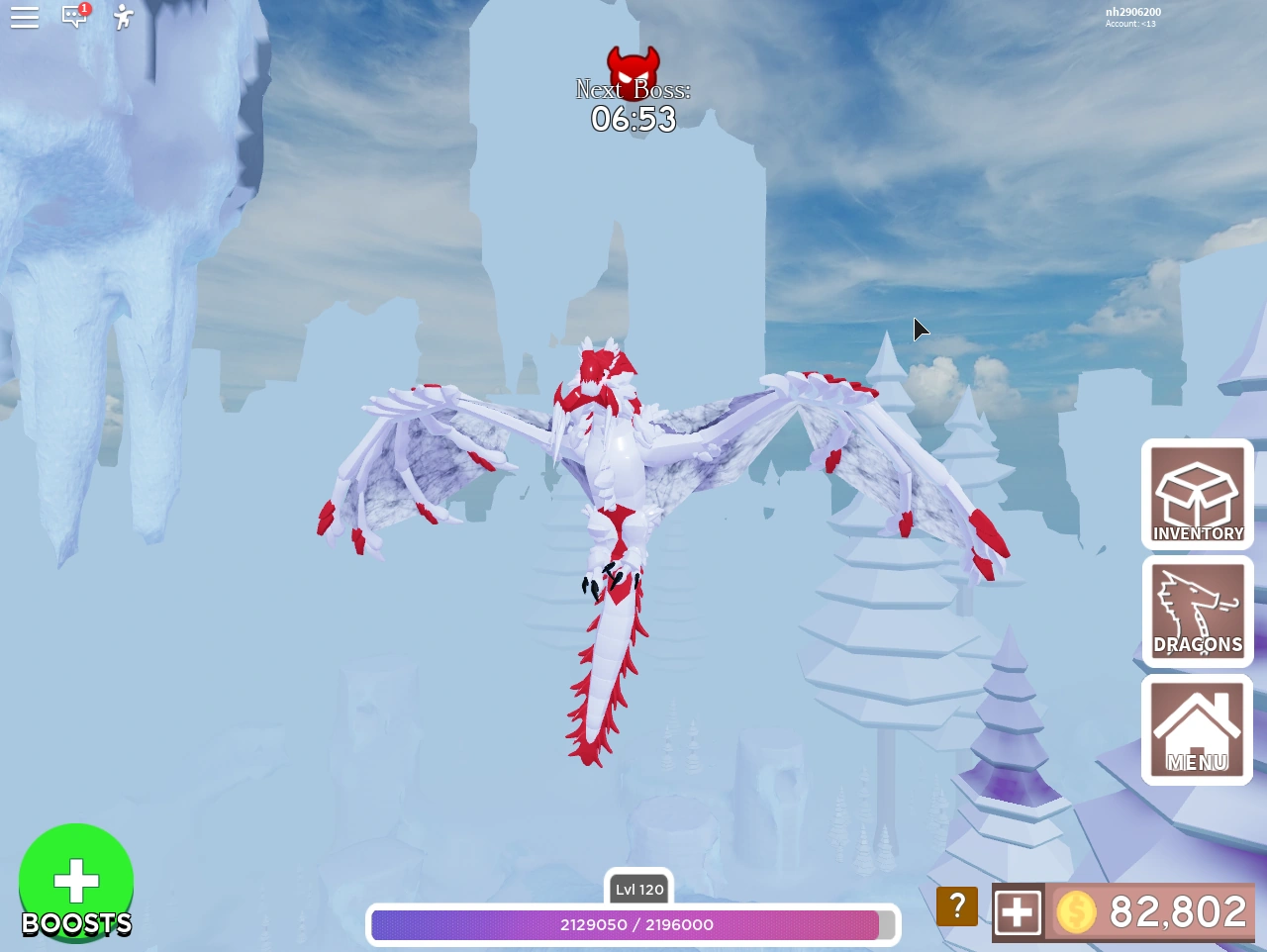Screen dimensions: 1267x952
Task: Click the 82,802 coin balance
Action: coord(1177,911)
